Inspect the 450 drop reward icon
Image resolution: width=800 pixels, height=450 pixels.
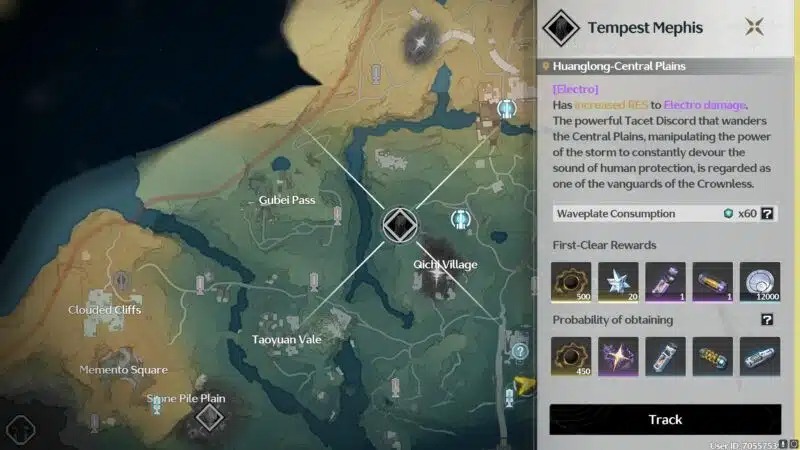click(x=570, y=357)
